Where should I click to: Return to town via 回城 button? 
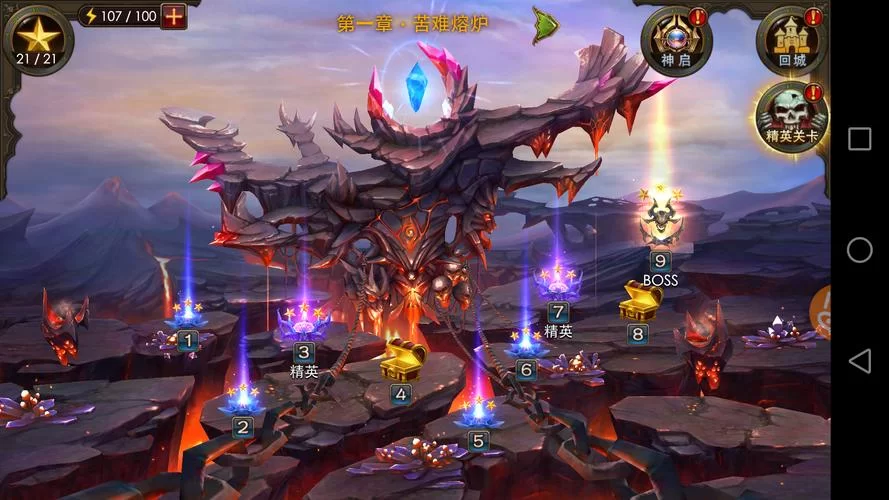tap(792, 40)
